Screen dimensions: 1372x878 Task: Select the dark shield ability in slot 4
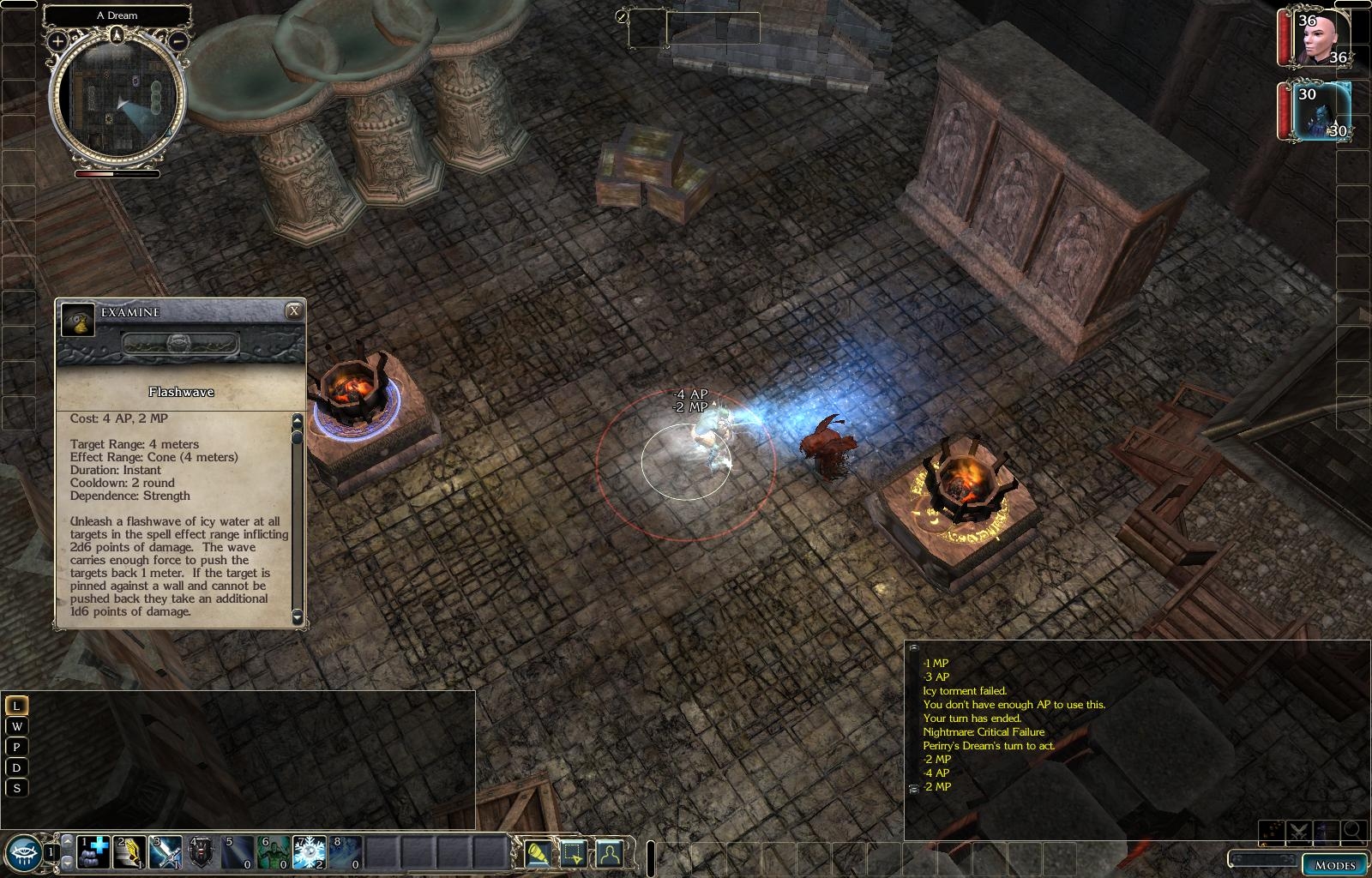coord(202,852)
